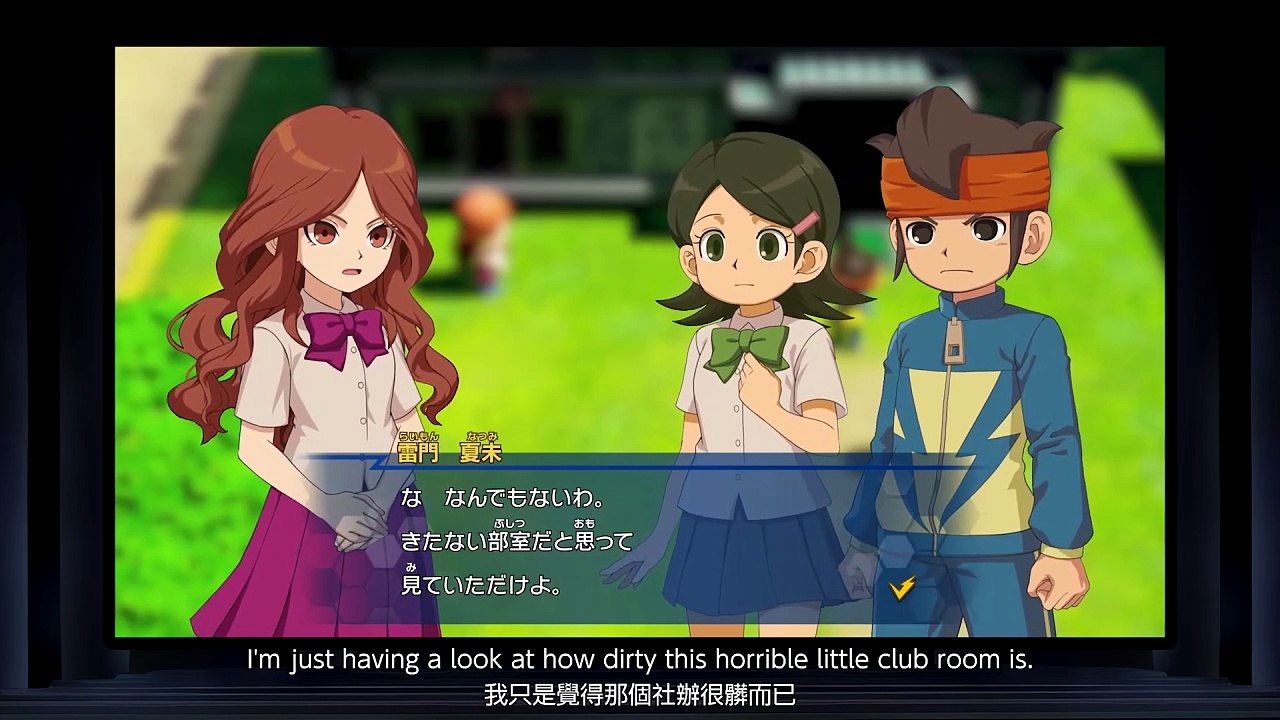The height and width of the screenshot is (720, 1280).
Task: Click the lightning bolt dialogue advance icon
Action: click(901, 588)
